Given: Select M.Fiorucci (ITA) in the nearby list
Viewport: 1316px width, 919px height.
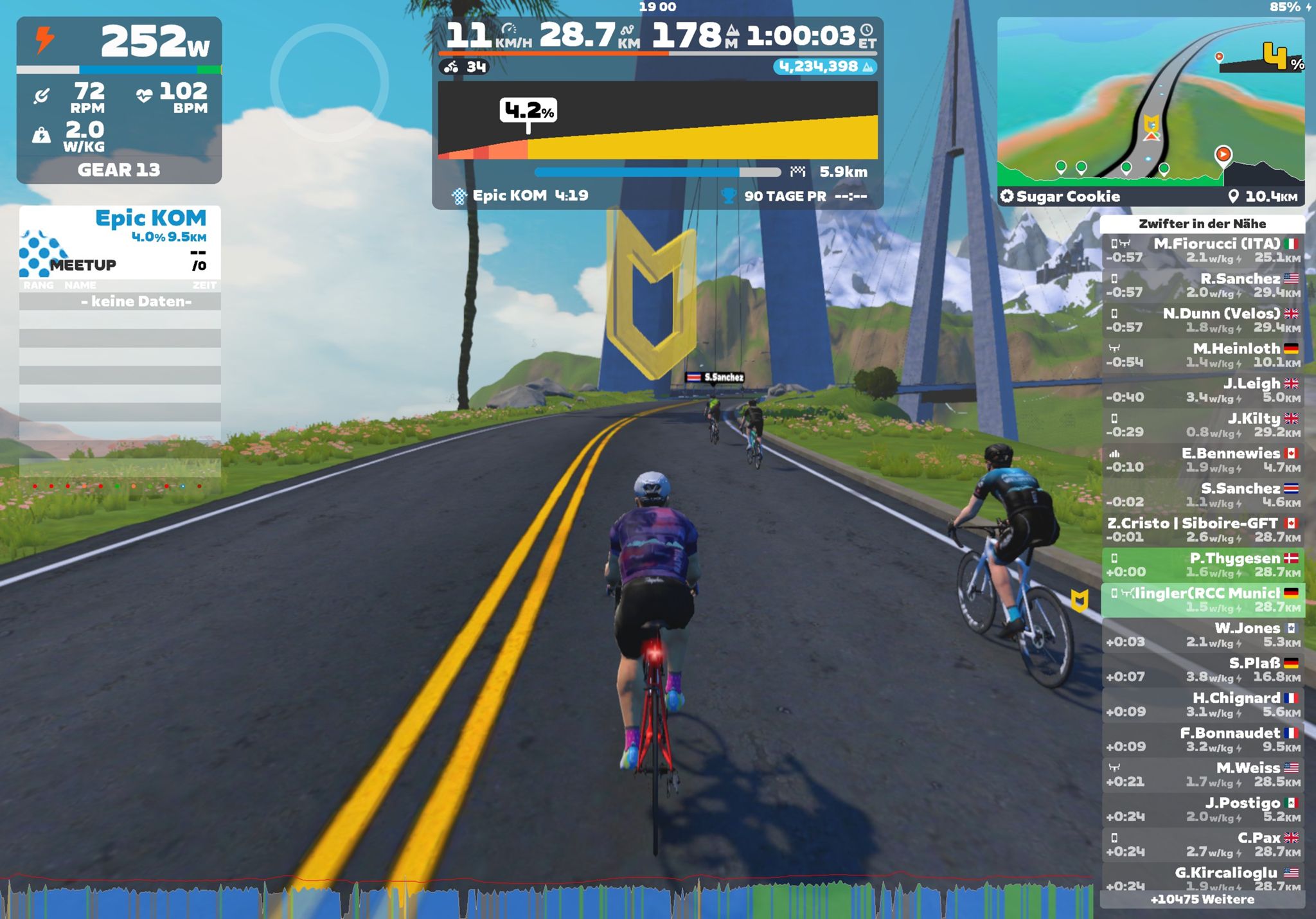Looking at the screenshot, I should [1202, 250].
